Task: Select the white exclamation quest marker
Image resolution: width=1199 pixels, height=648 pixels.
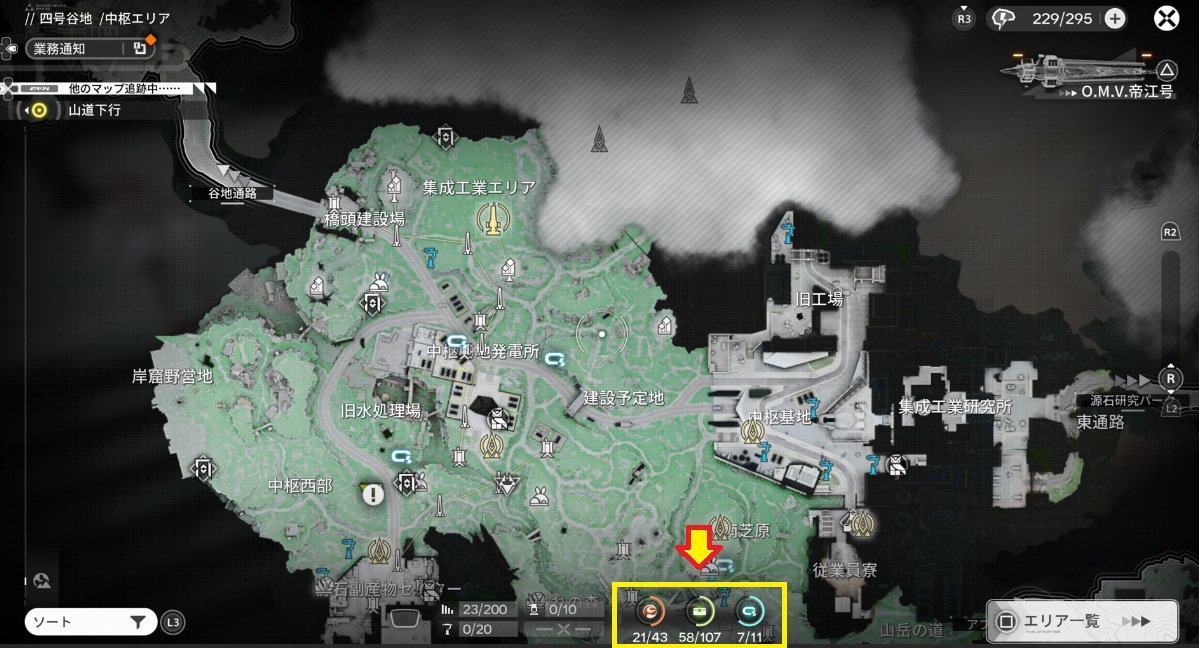Action: 373,494
